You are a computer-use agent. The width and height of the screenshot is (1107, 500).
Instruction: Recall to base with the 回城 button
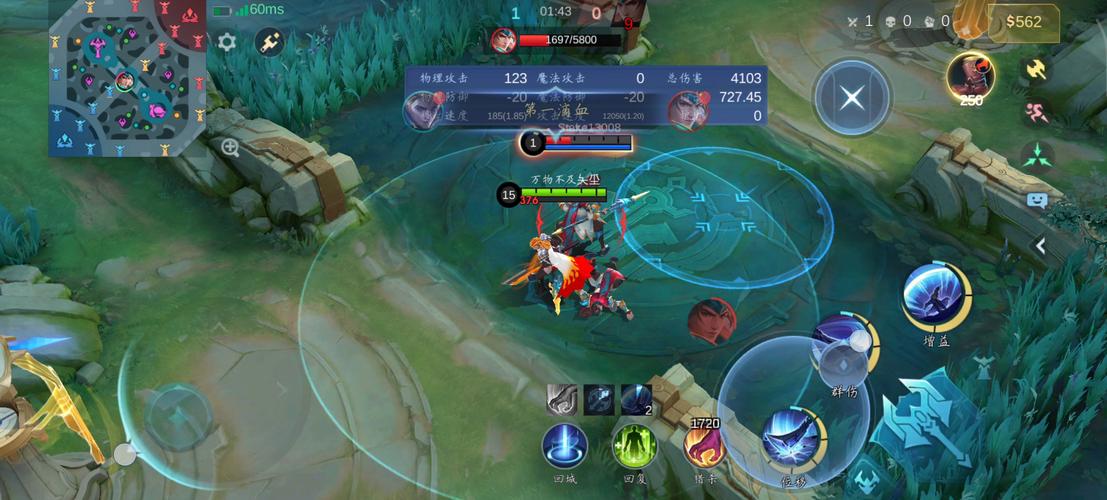tap(565, 445)
